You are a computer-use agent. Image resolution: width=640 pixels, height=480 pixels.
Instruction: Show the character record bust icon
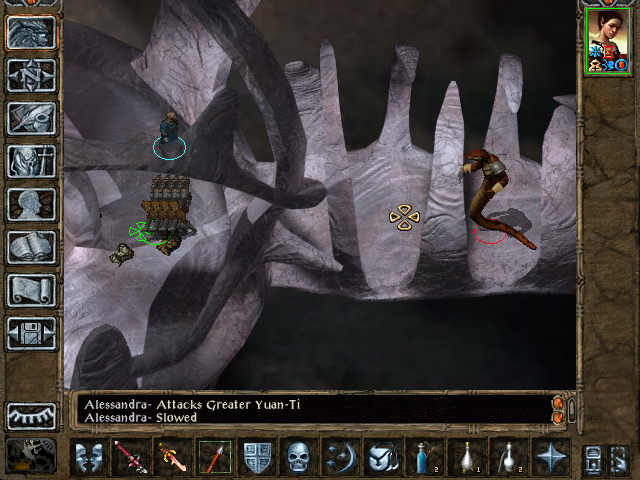click(x=32, y=204)
